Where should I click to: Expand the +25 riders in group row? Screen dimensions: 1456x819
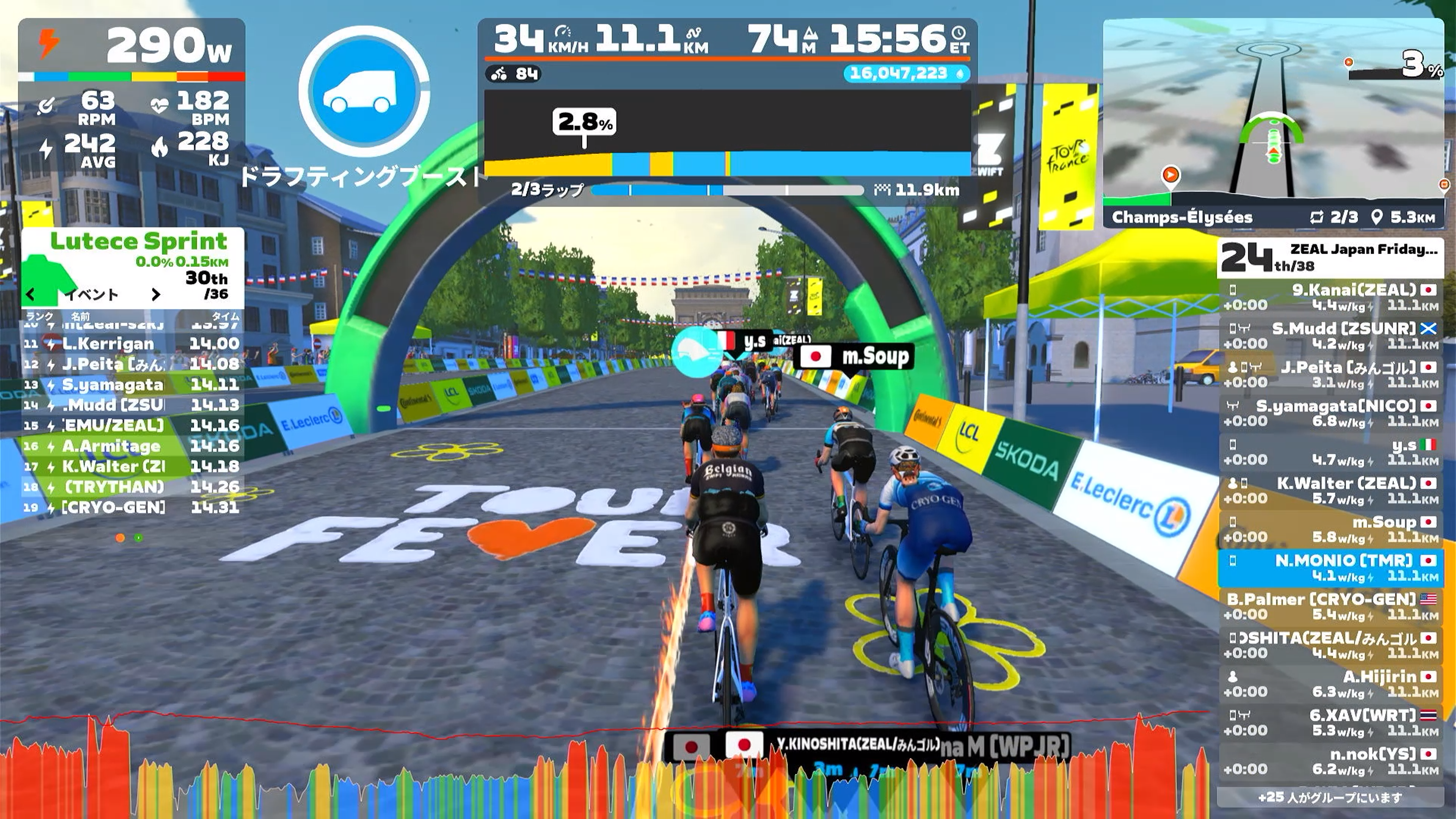click(1330, 797)
